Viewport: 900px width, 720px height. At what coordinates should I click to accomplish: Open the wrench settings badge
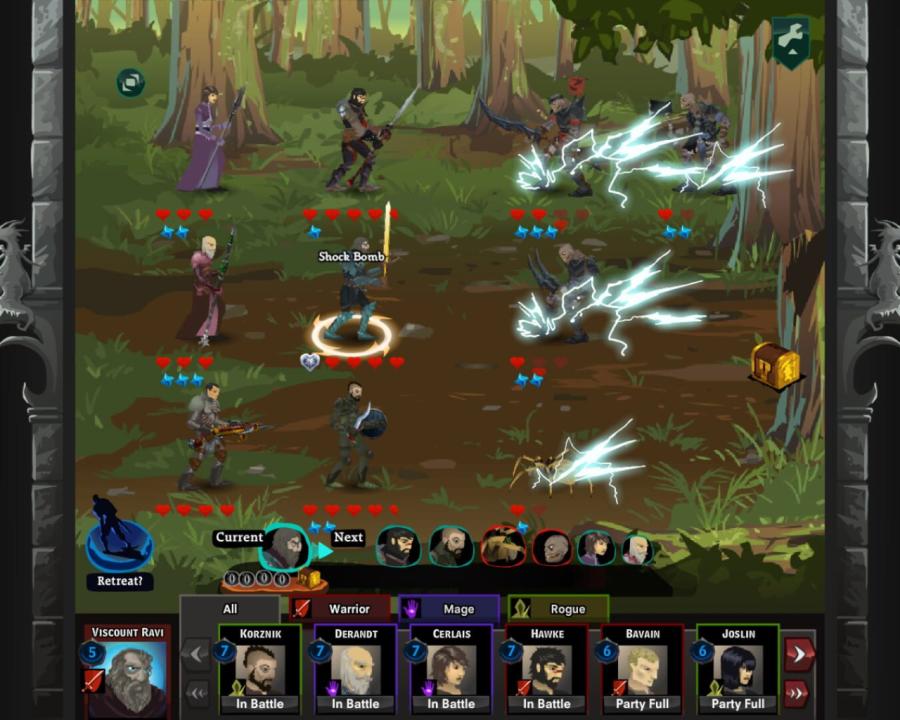[790, 41]
